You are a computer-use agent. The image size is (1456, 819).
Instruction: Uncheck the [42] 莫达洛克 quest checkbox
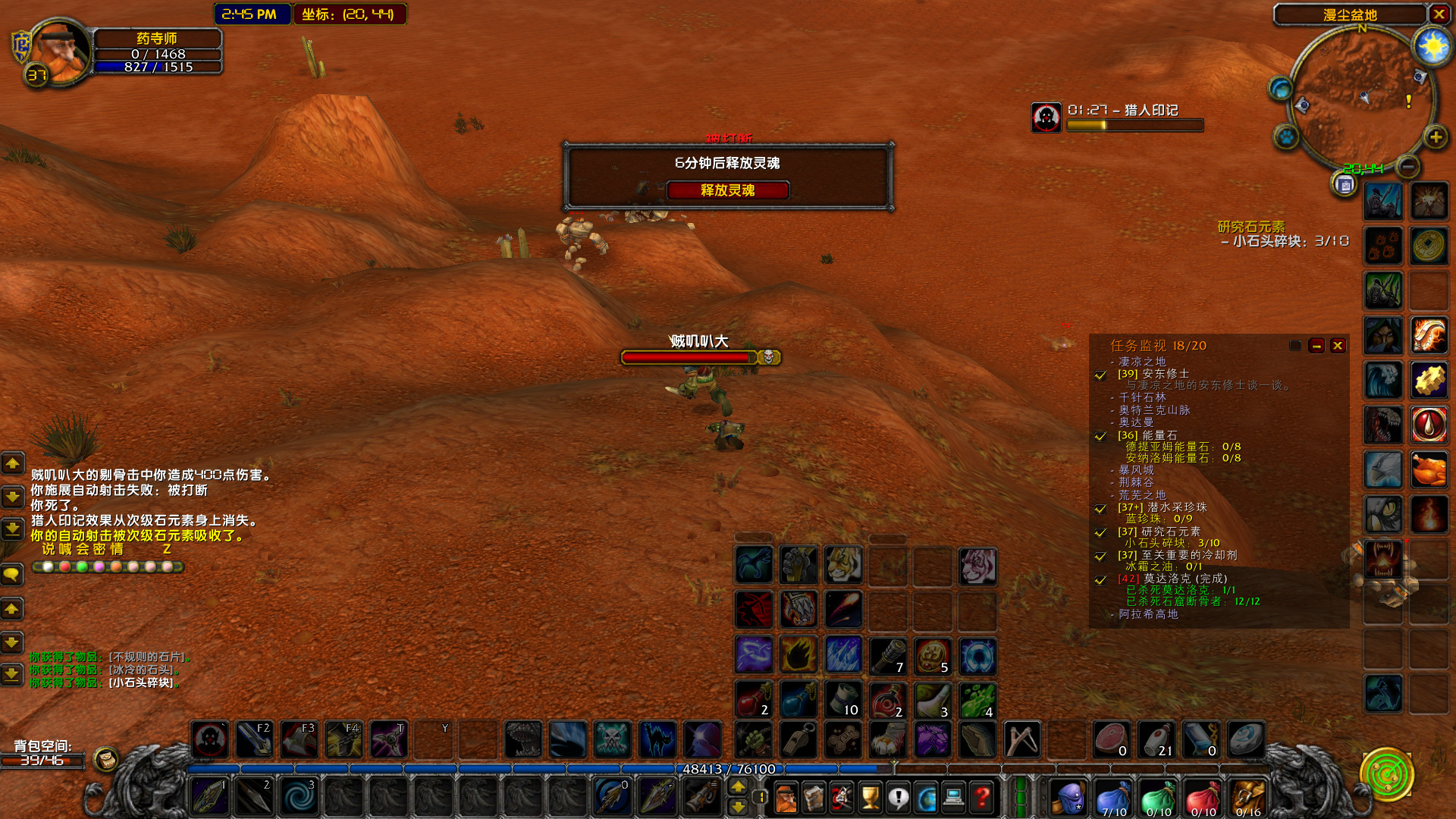(x=1100, y=580)
